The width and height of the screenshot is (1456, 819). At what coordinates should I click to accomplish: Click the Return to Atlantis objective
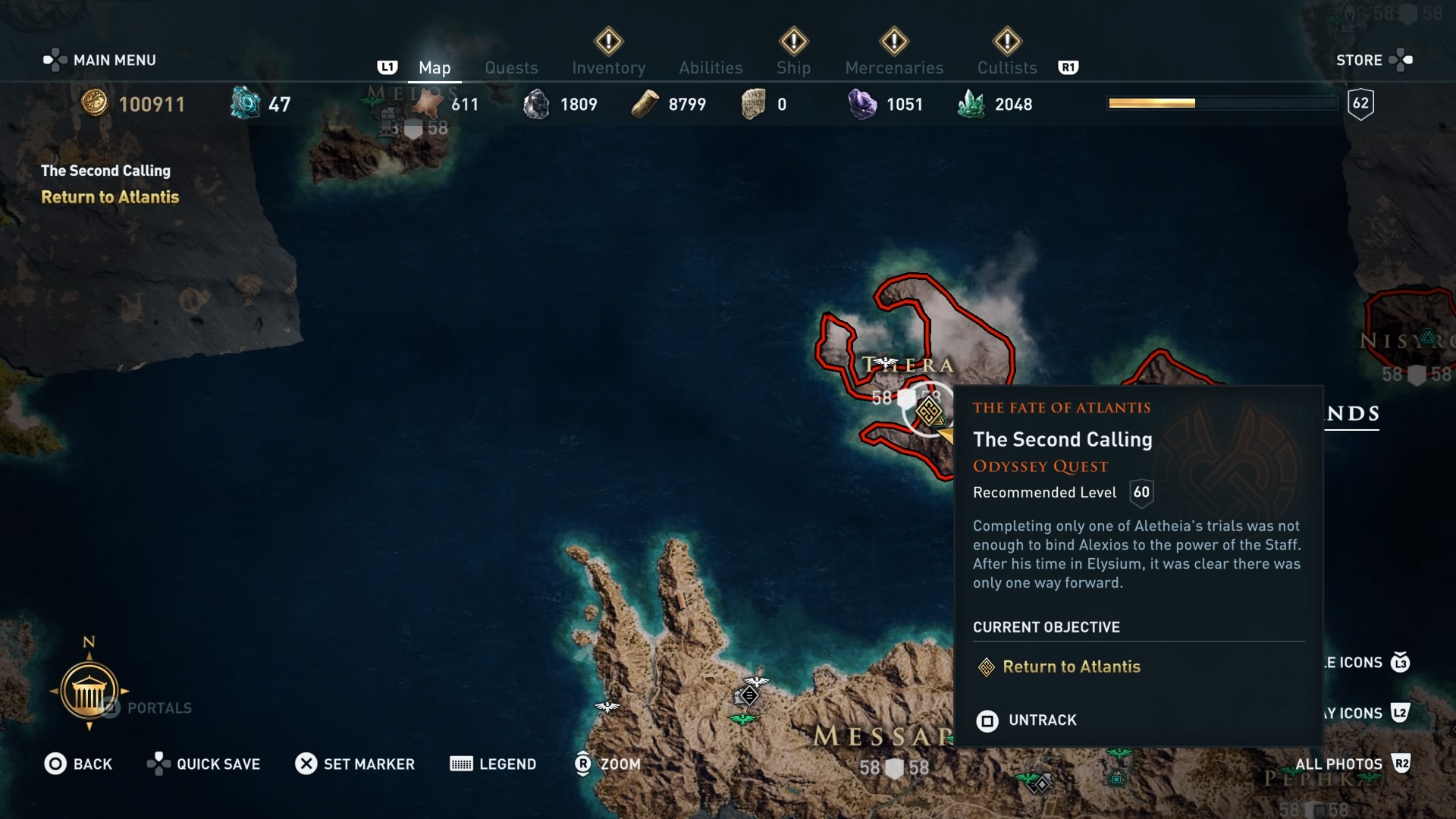(x=1072, y=667)
